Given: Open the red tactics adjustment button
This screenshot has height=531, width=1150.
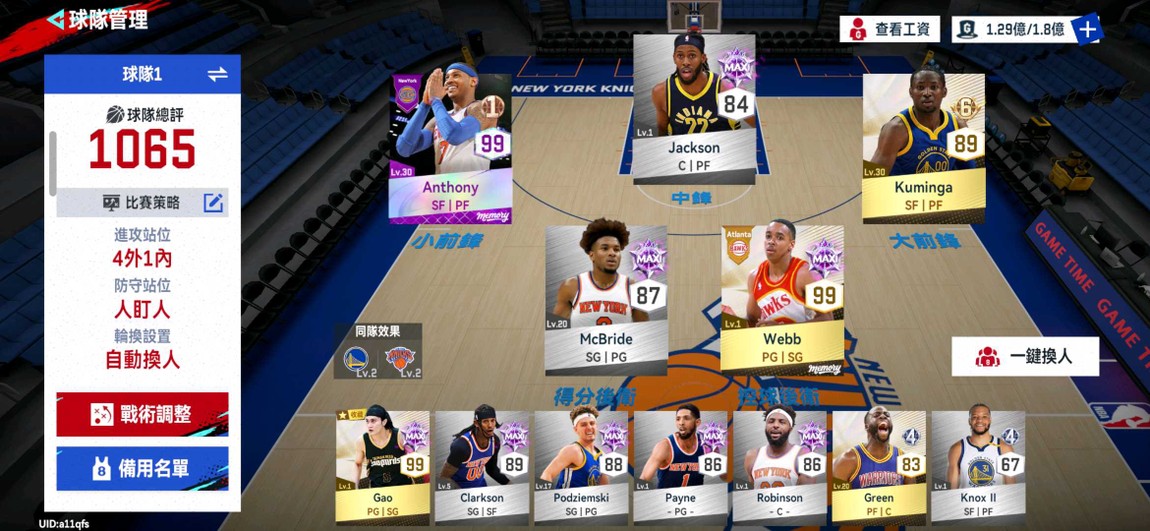Looking at the screenshot, I should click(142, 414).
